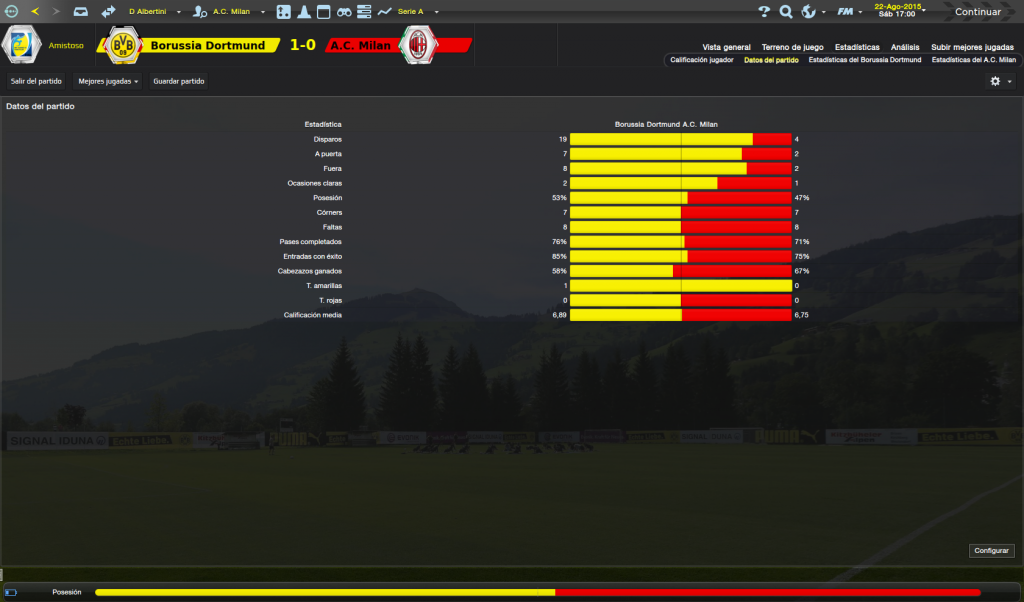
Task: Select the Estadísticas tab
Action: [857, 47]
